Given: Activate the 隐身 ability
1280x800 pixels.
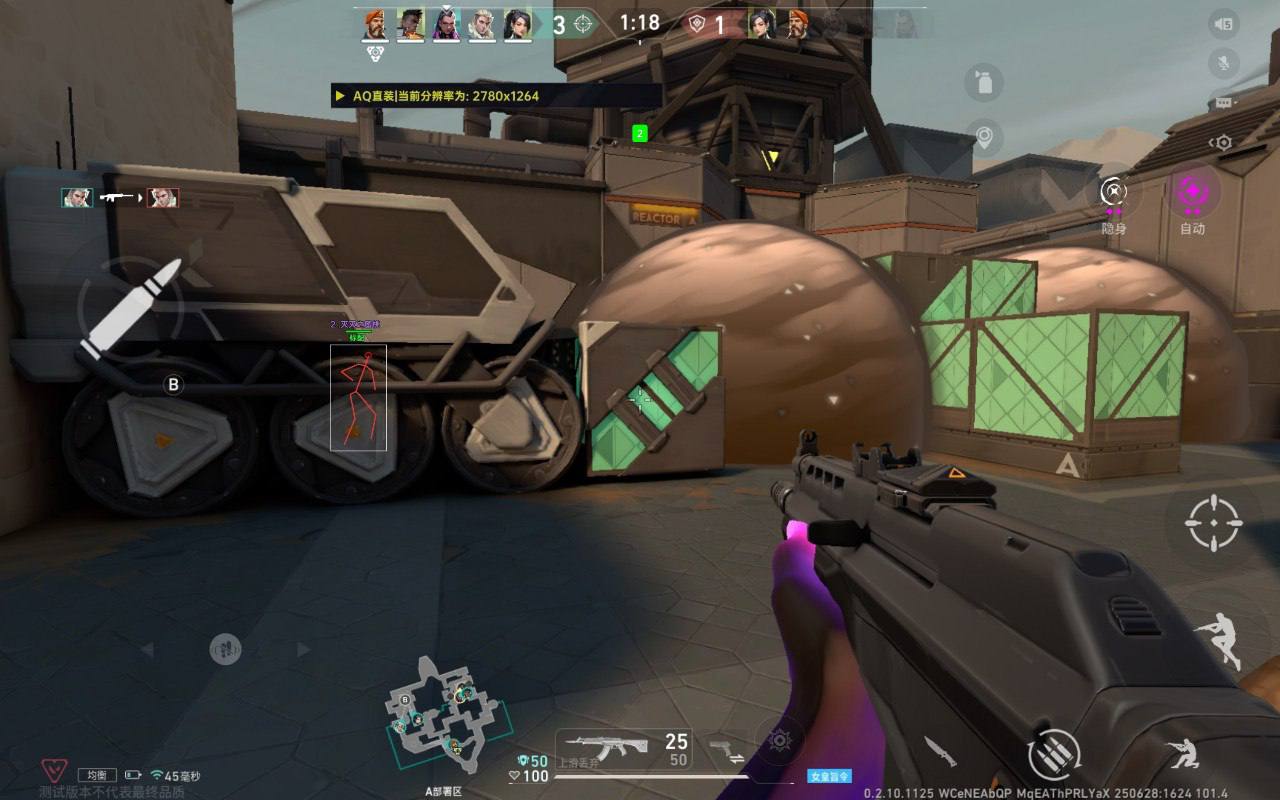Looking at the screenshot, I should 1113,192.
